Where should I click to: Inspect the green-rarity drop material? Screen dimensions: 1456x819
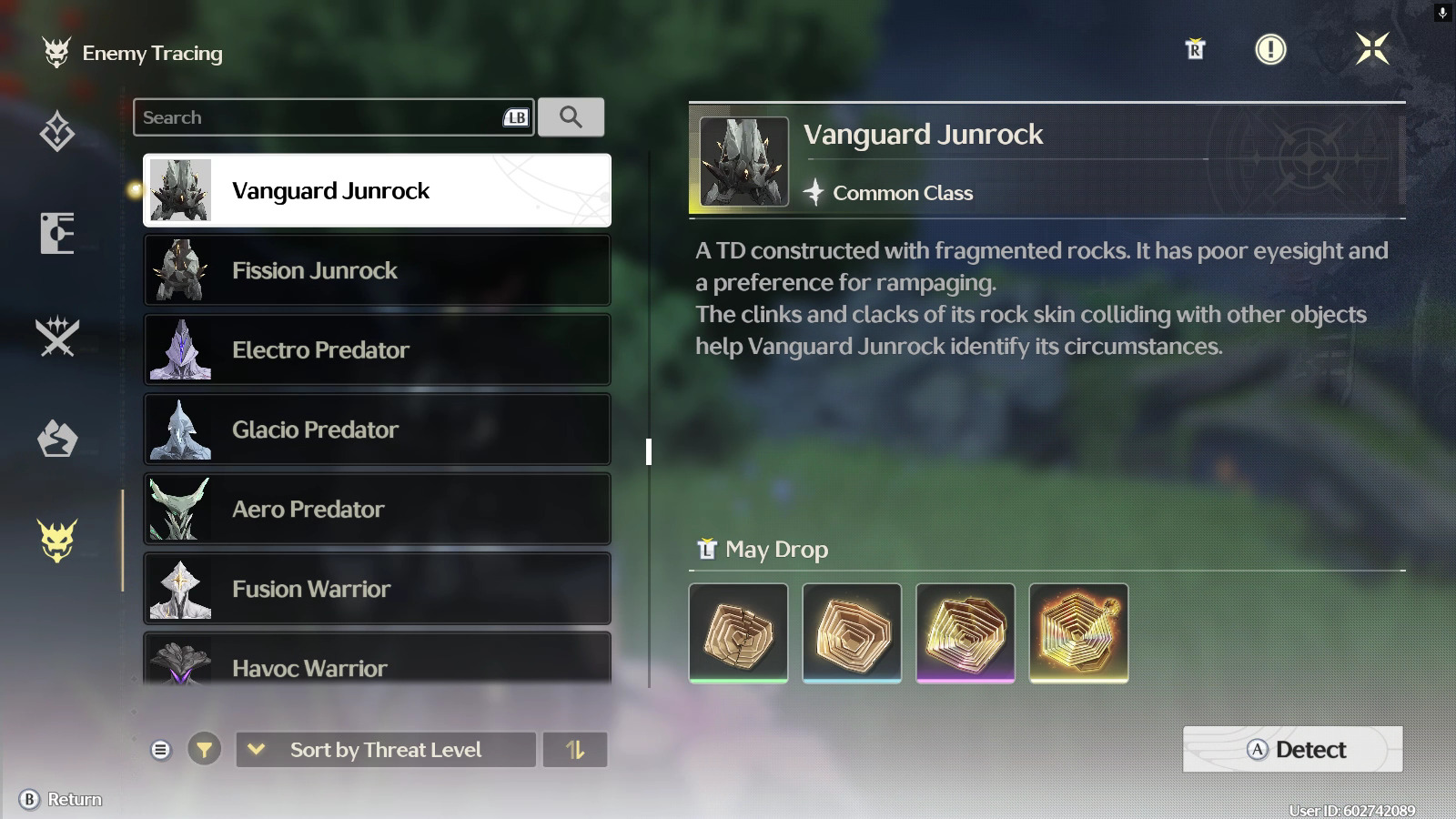click(738, 632)
